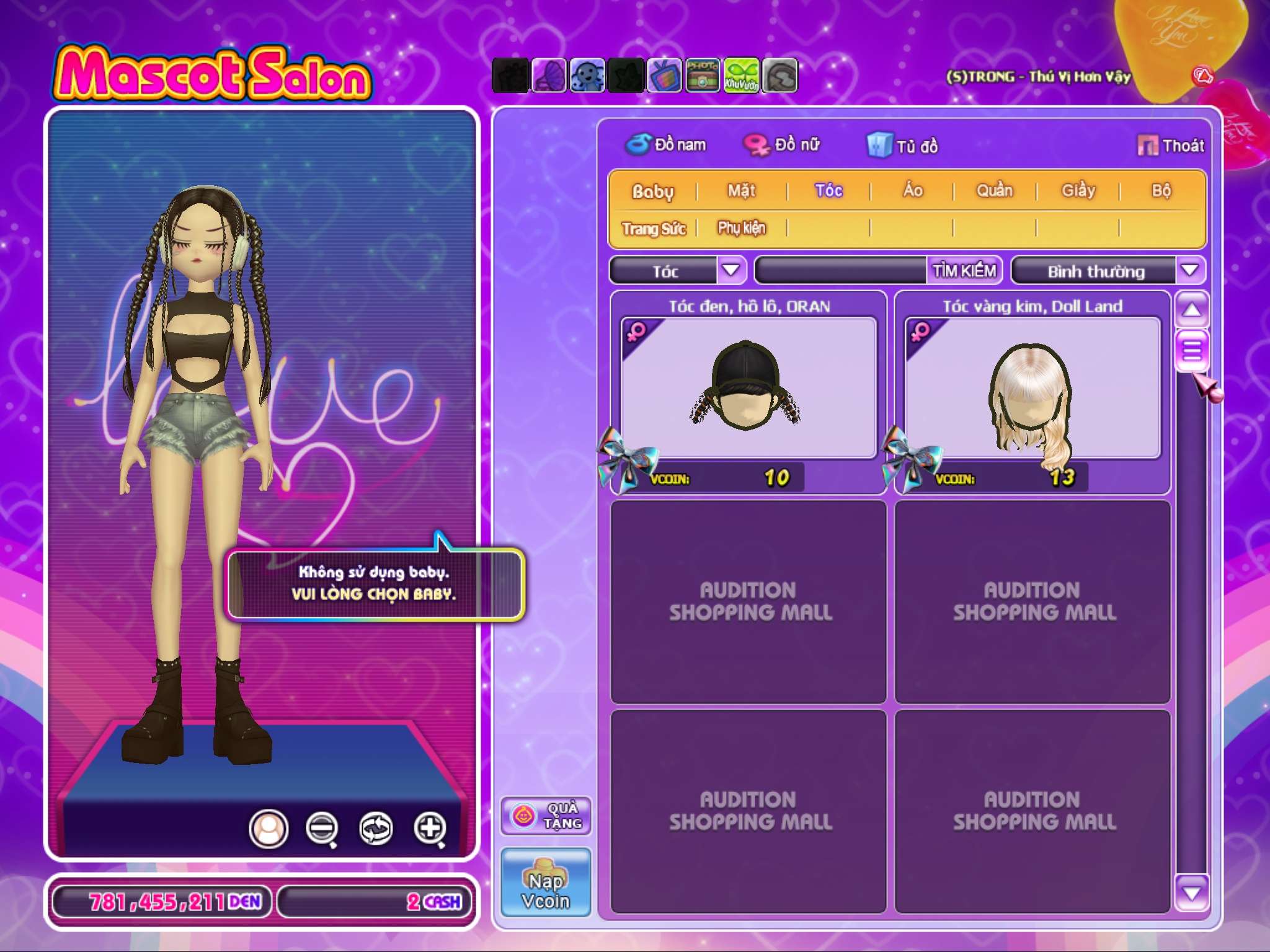Open the QUÀ TẶNG gift button

point(546,816)
